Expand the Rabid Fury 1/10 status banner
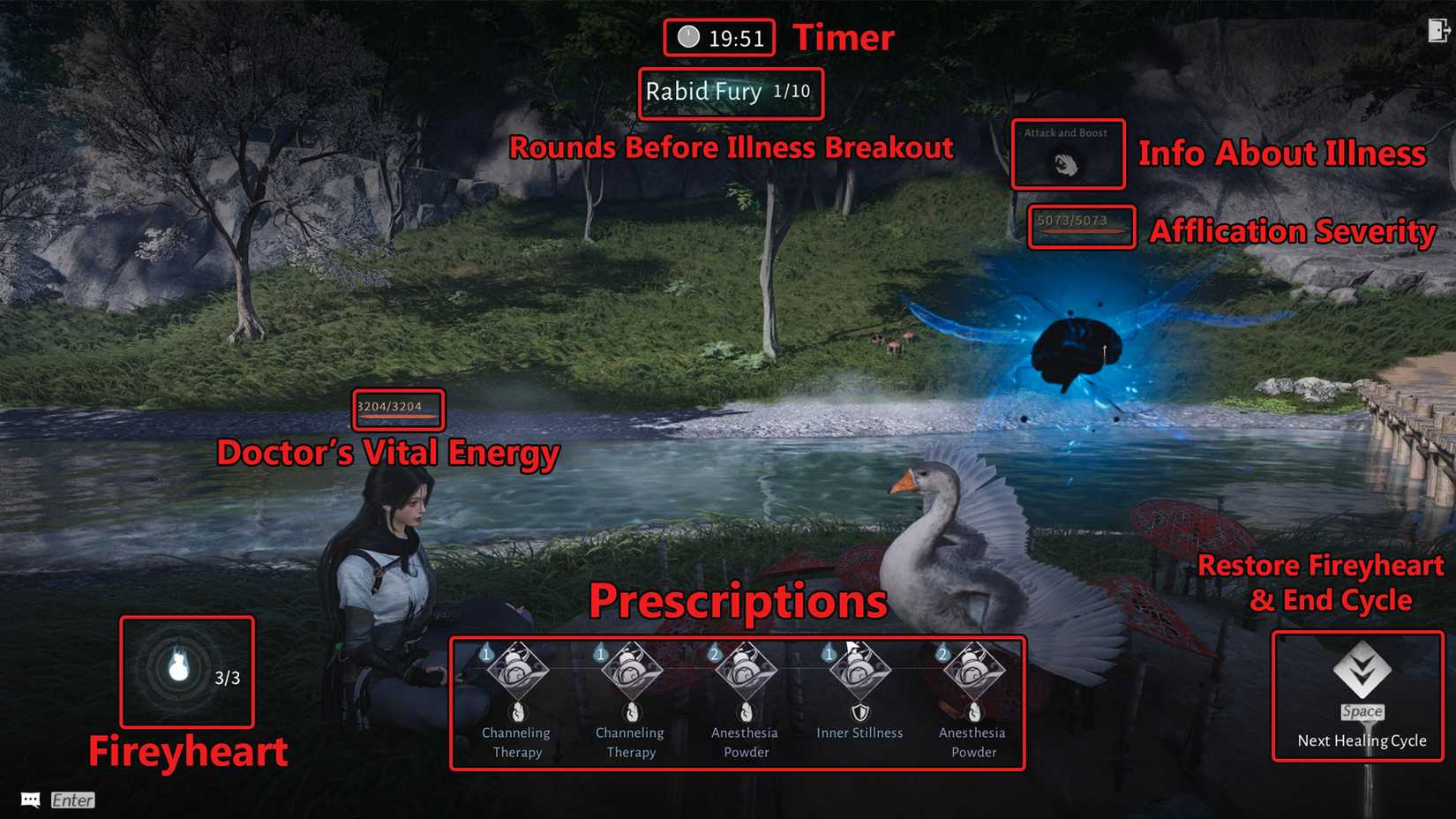The width and height of the screenshot is (1456, 819). [x=730, y=93]
